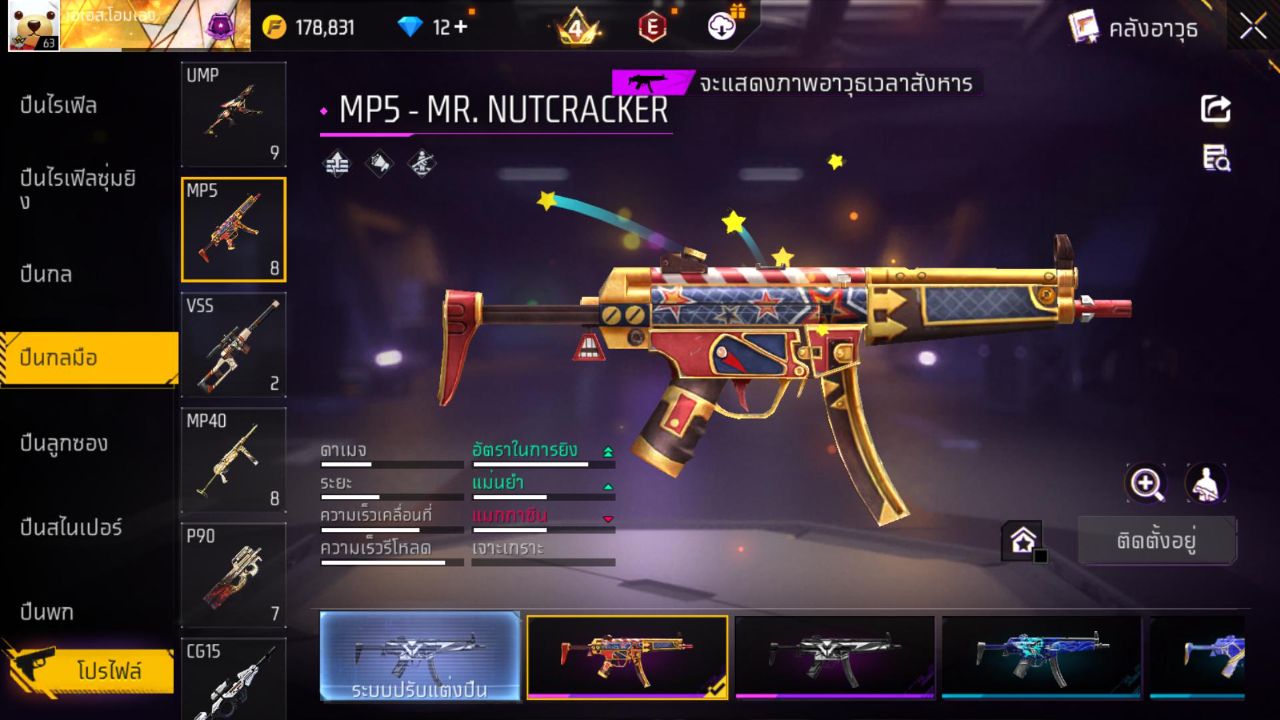
Task: Click the blue diamond currency icon
Action: 412,27
